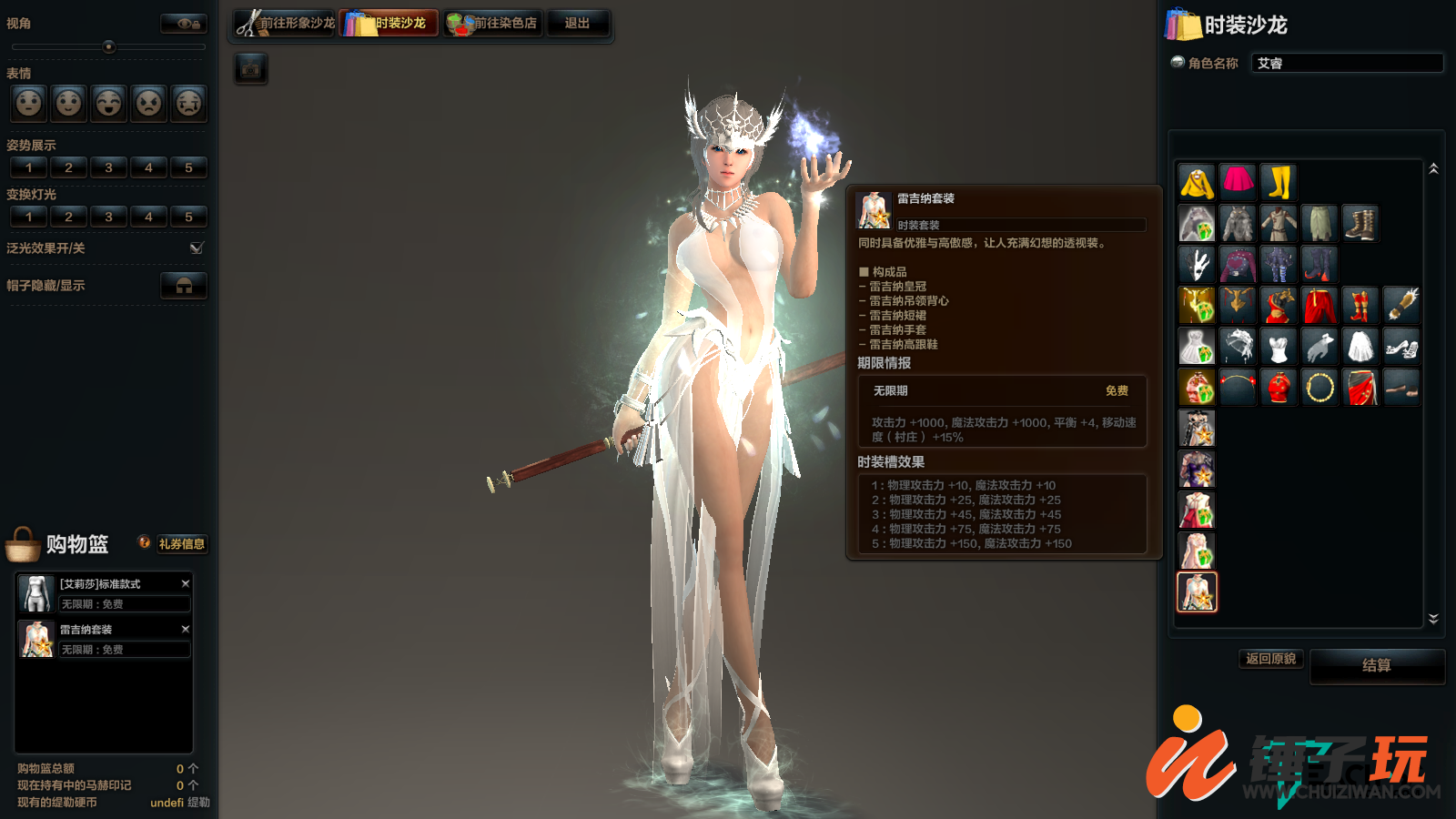Click 结算 to check out

[1376, 665]
